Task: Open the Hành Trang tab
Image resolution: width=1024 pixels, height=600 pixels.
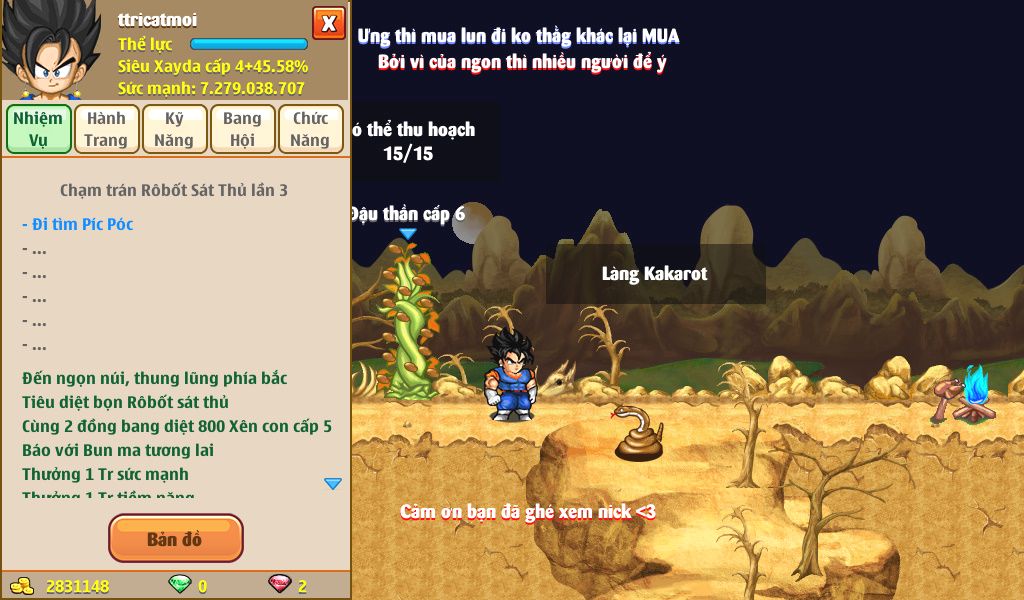Action: (x=106, y=129)
